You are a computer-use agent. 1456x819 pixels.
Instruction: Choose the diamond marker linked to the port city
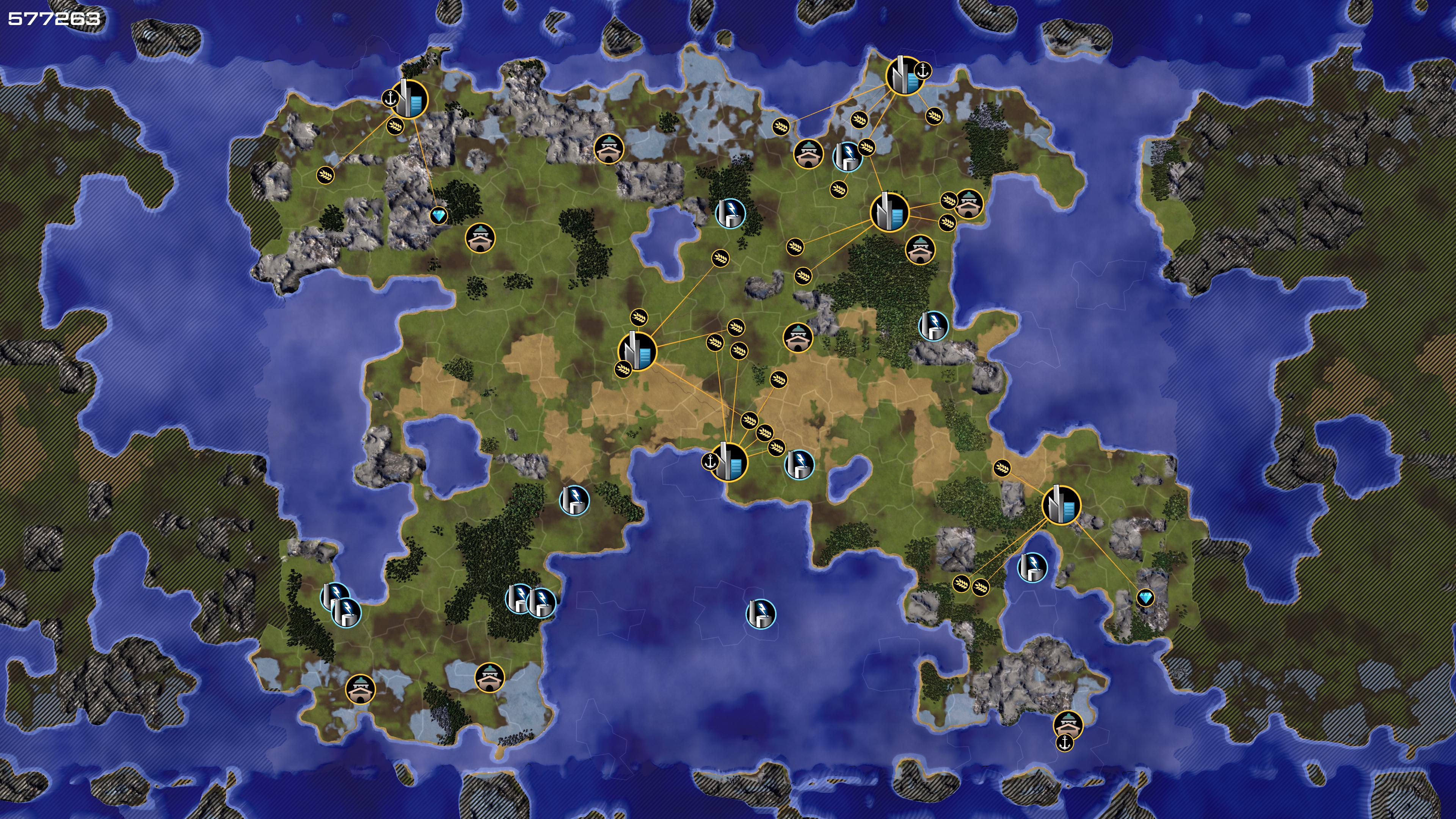[x=439, y=215]
